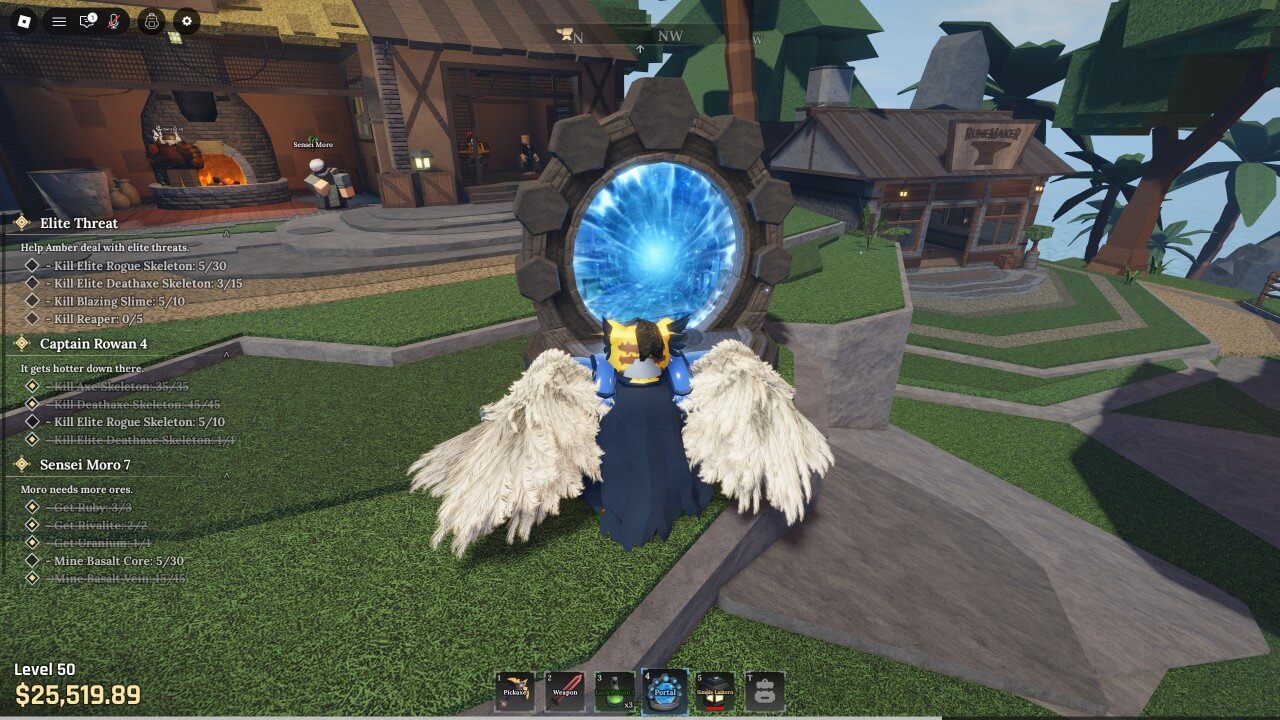1280x720 pixels.
Task: Open the Roblox main menu
Action: (x=25, y=21)
